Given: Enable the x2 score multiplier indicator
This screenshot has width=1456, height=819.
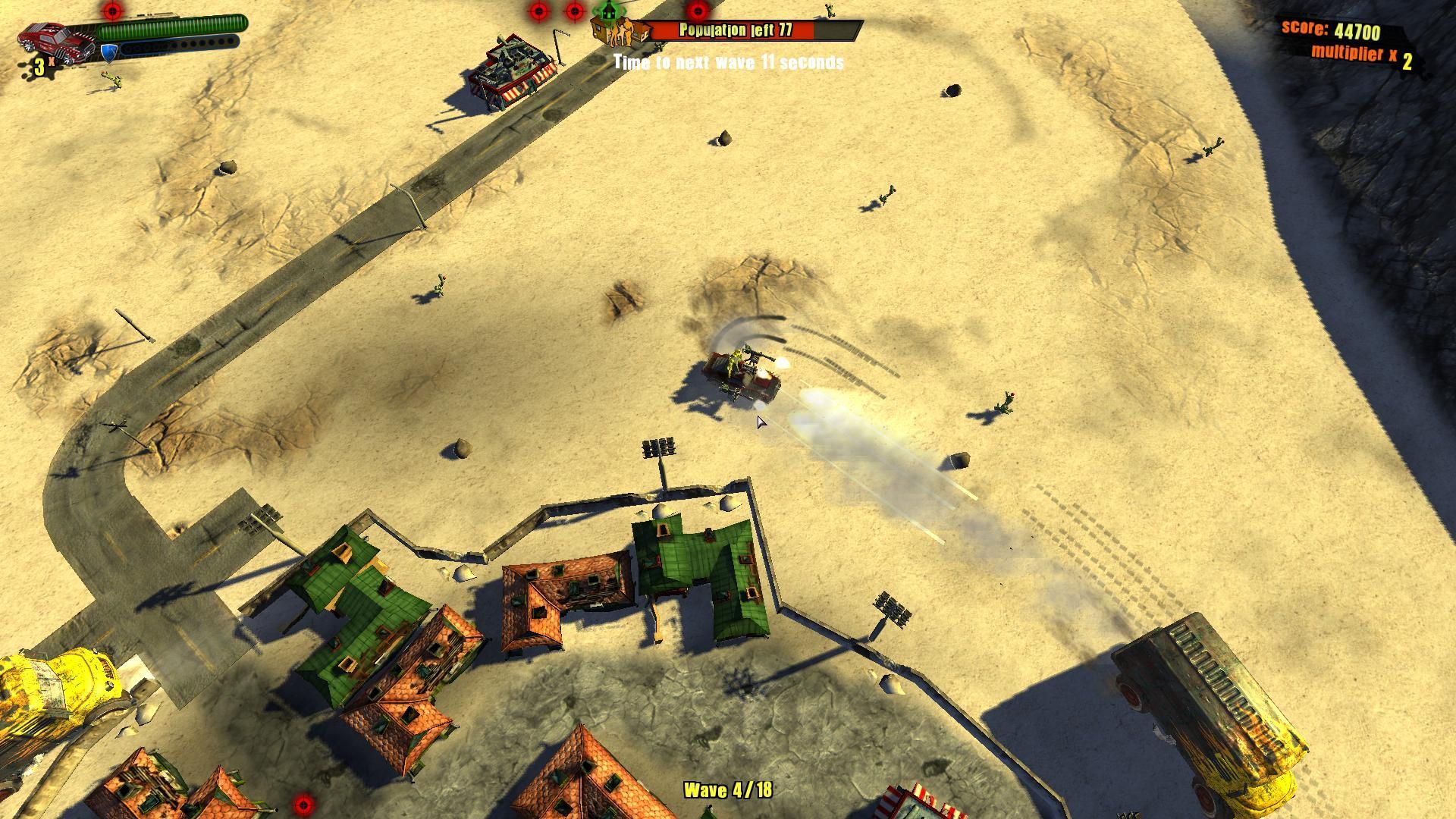Looking at the screenshot, I should coord(1365,55).
